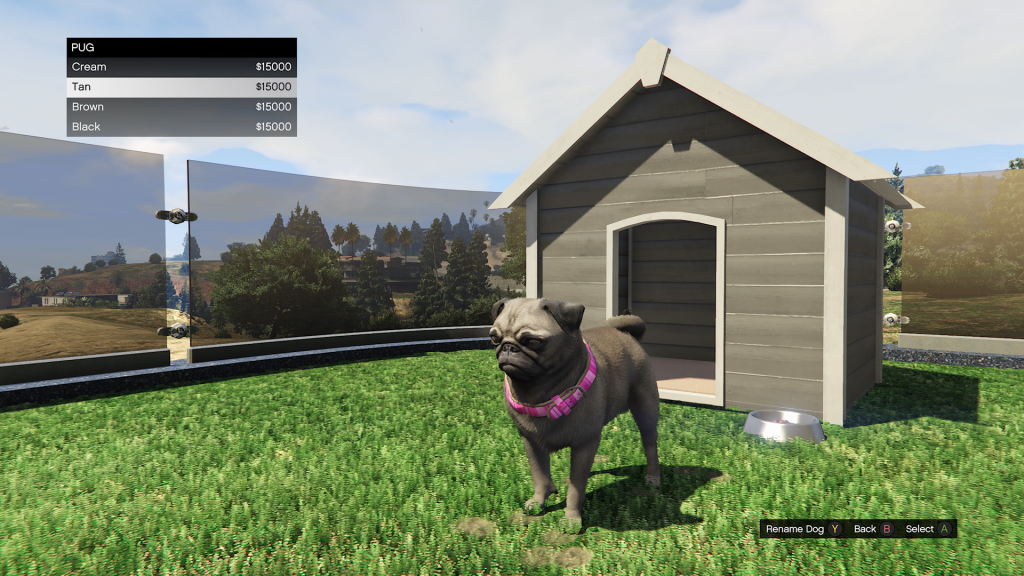This screenshot has height=576, width=1024.
Task: Select the Black pug color option
Action: [181, 127]
